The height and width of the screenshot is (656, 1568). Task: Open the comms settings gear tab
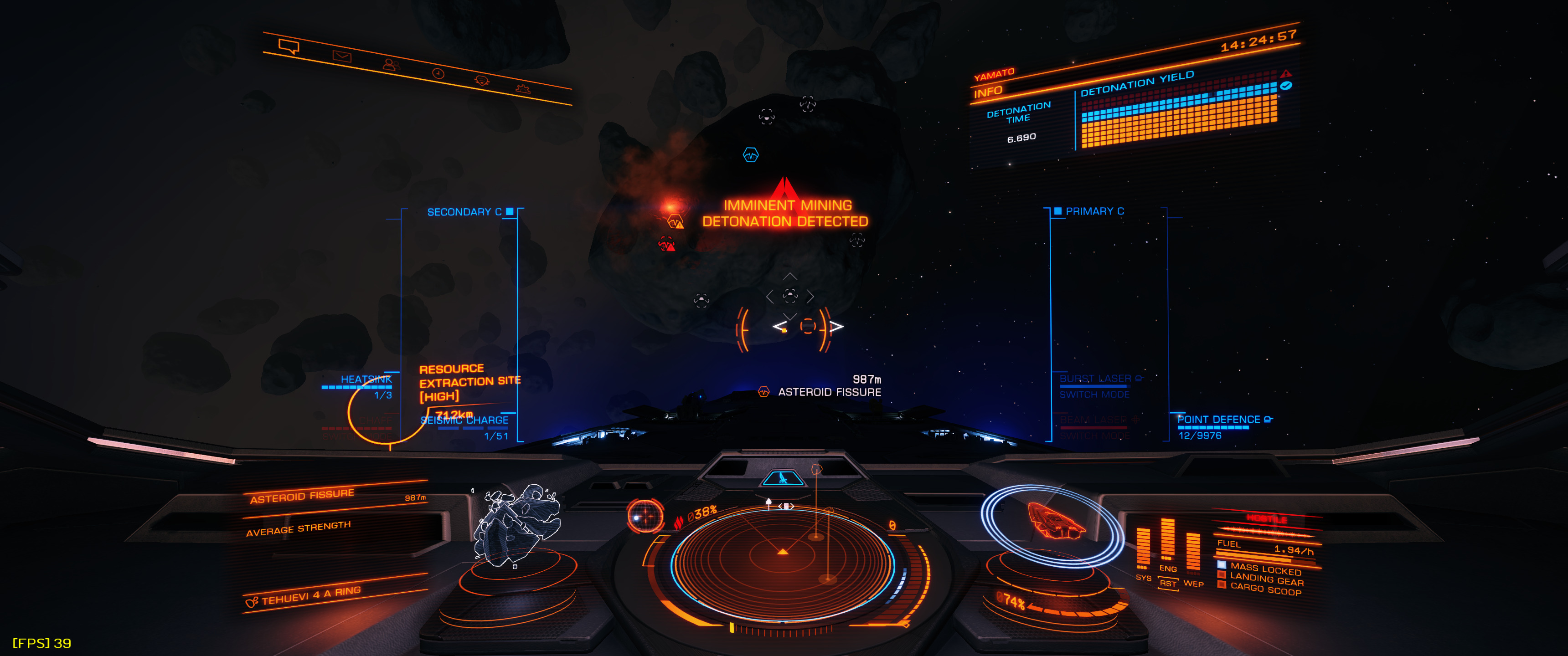(522, 89)
